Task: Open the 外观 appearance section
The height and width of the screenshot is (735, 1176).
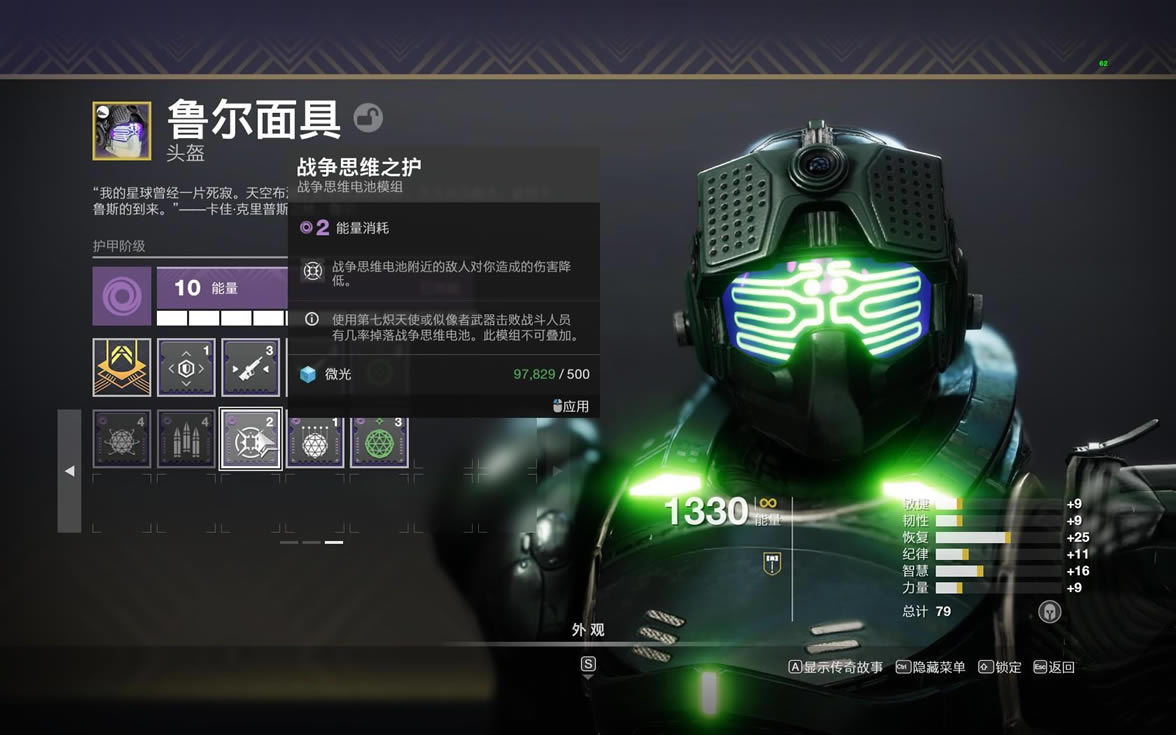Action: (x=588, y=630)
